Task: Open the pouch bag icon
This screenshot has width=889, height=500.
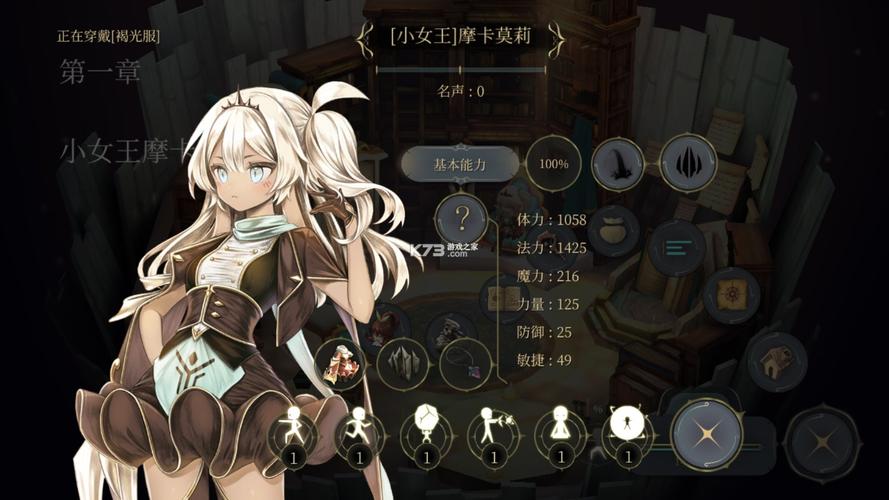Action: [614, 231]
